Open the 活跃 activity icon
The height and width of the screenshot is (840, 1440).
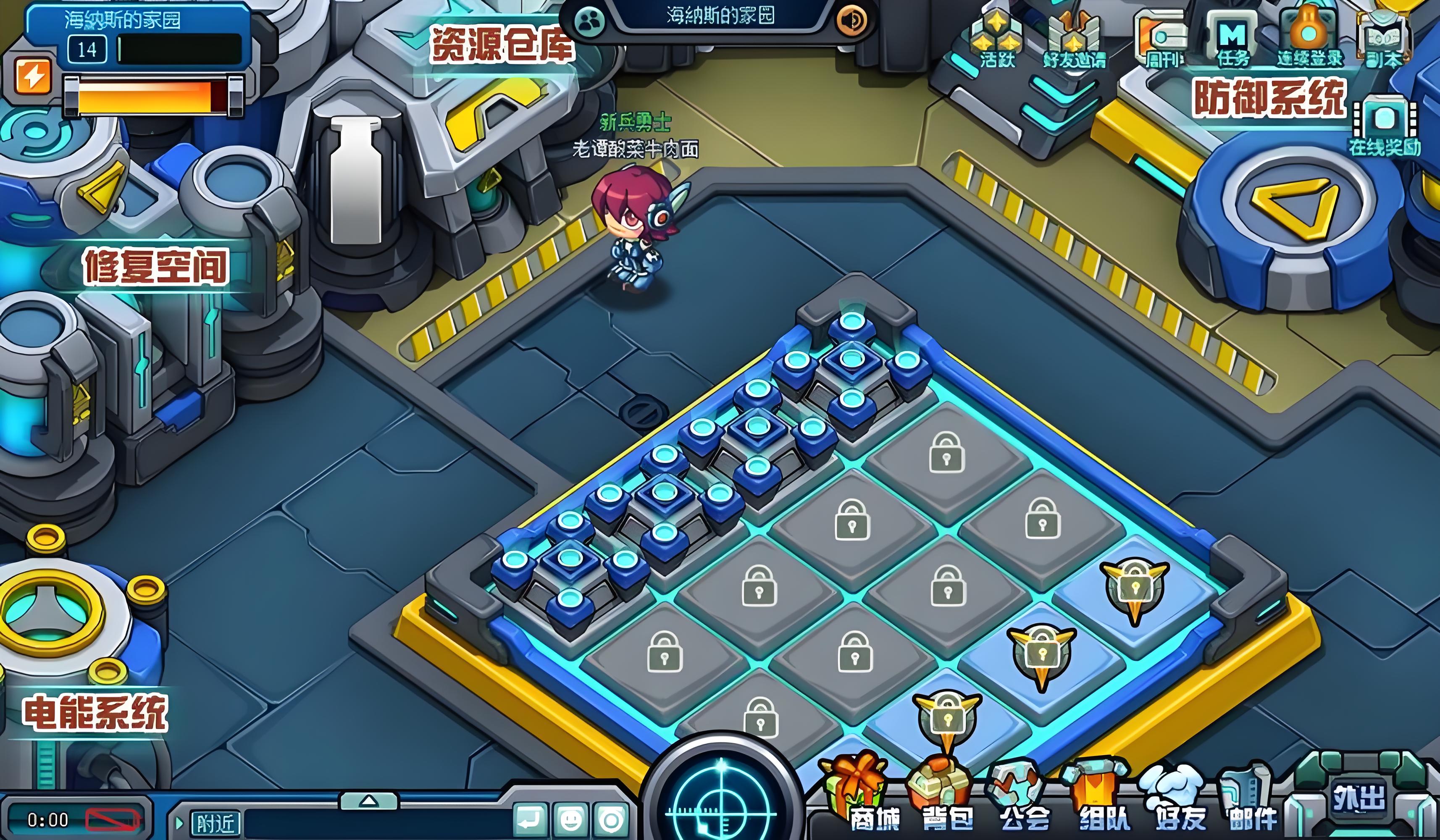[997, 37]
